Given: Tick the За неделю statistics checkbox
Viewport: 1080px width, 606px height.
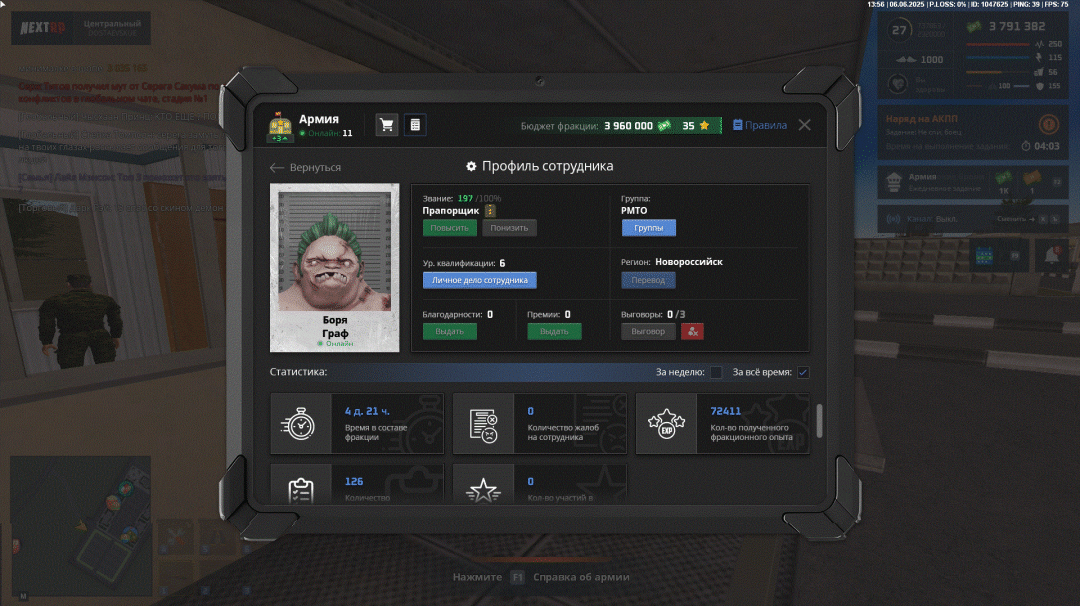Looking at the screenshot, I should click(x=716, y=373).
